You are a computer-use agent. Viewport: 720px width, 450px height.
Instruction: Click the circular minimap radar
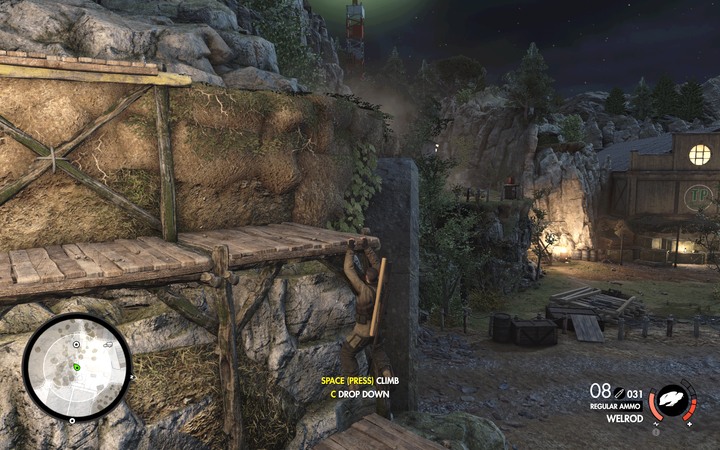click(x=77, y=367)
